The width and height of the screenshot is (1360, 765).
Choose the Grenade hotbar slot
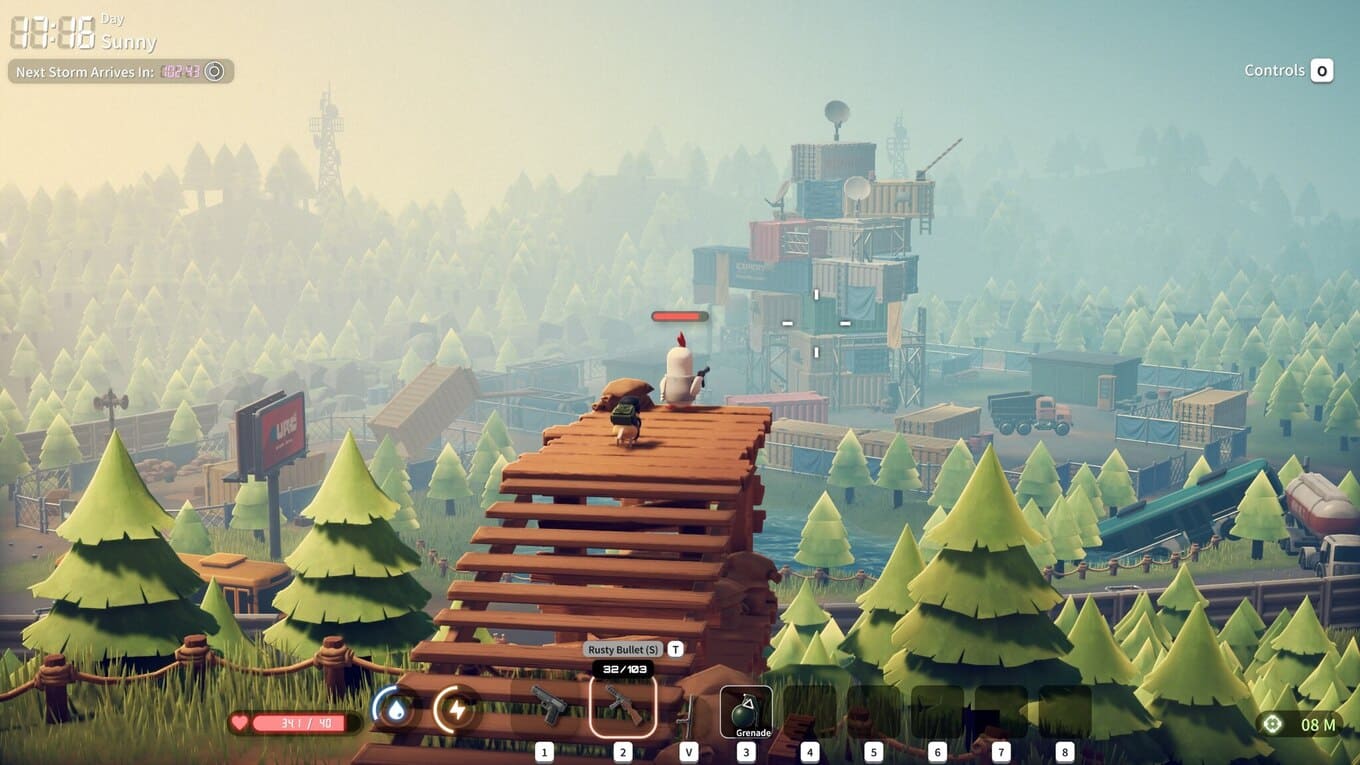[746, 711]
